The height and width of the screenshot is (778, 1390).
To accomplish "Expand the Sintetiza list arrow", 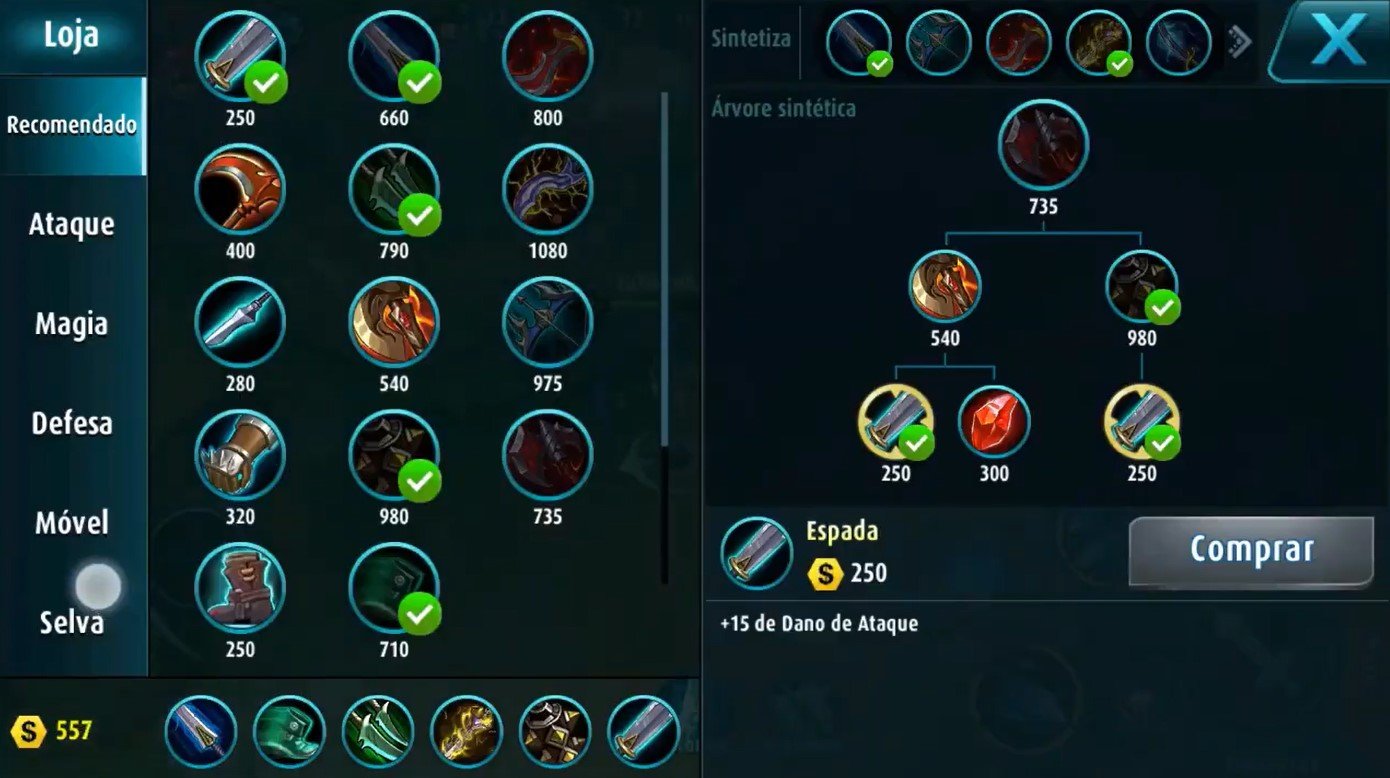I will click(1240, 42).
